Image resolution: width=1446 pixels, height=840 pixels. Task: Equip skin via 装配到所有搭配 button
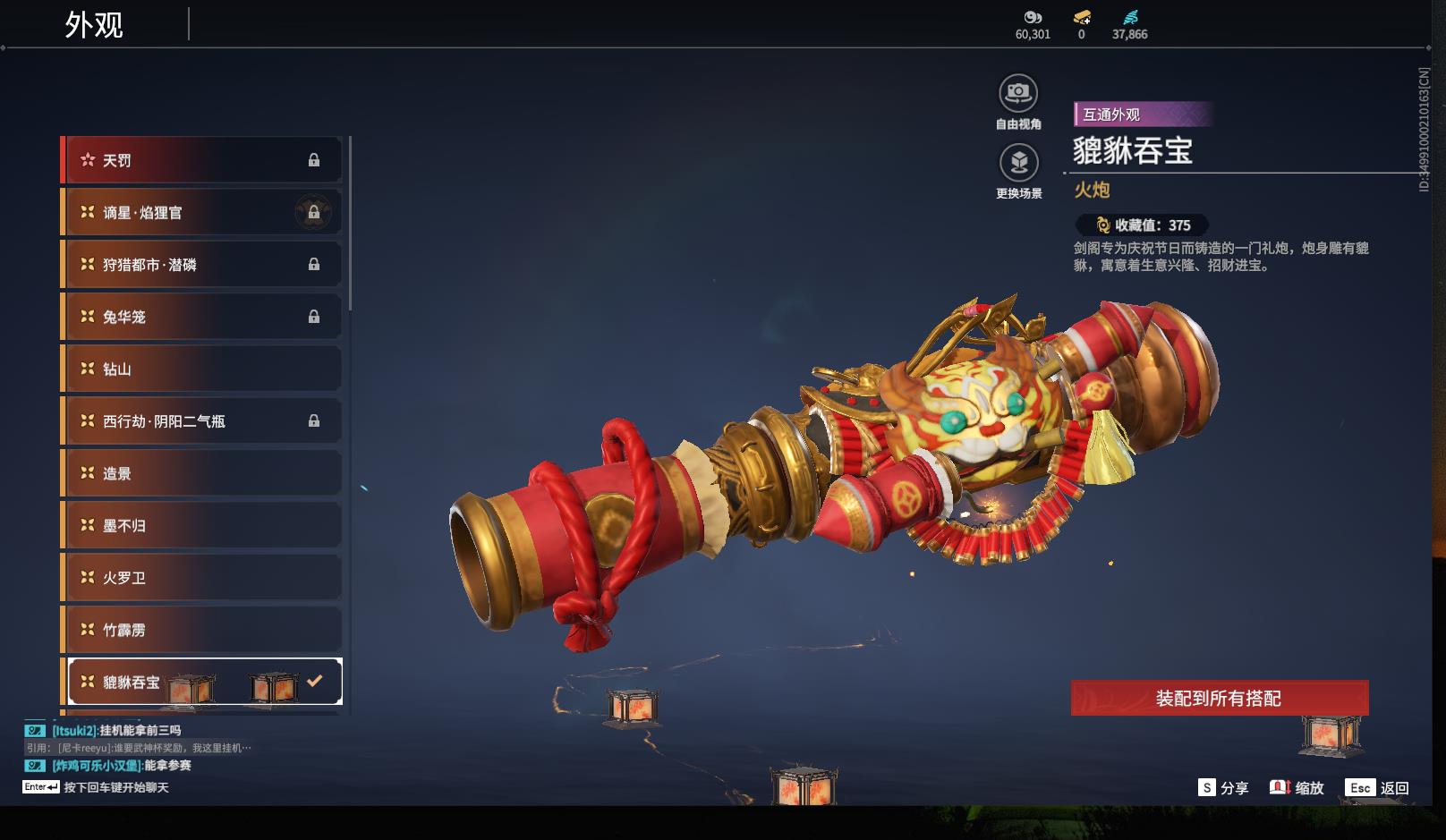(1219, 698)
